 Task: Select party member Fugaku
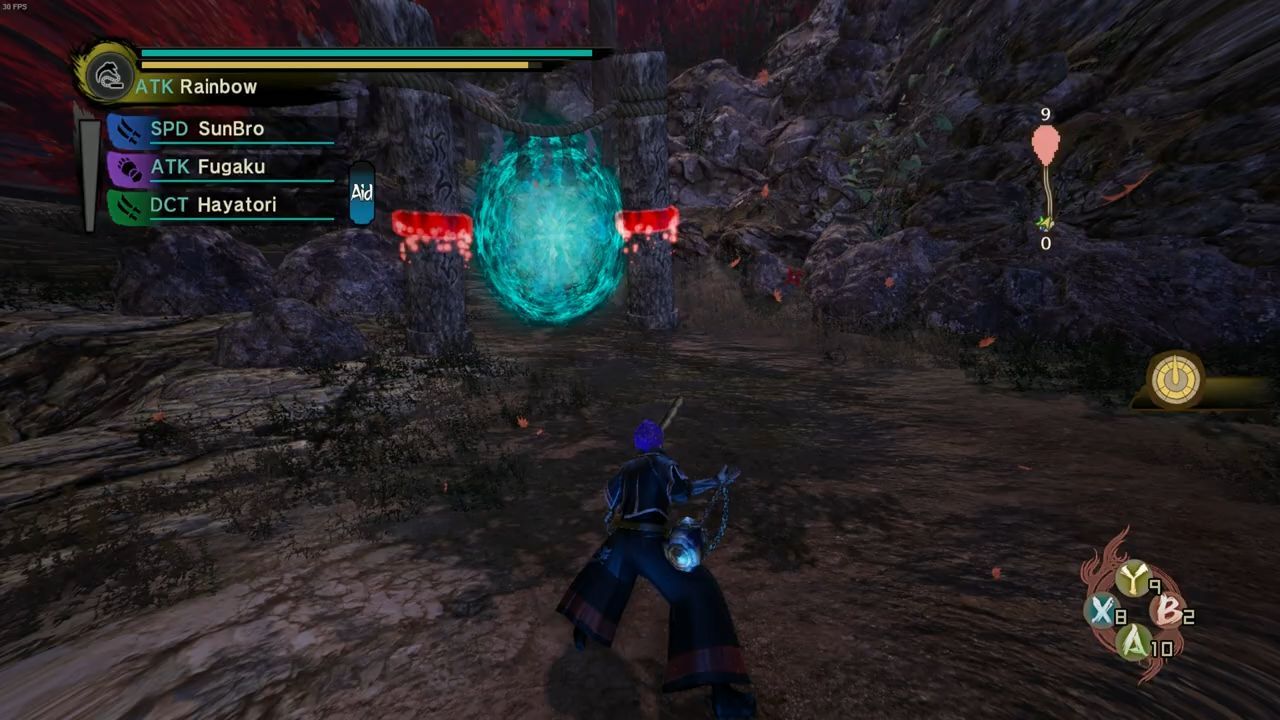click(x=230, y=167)
